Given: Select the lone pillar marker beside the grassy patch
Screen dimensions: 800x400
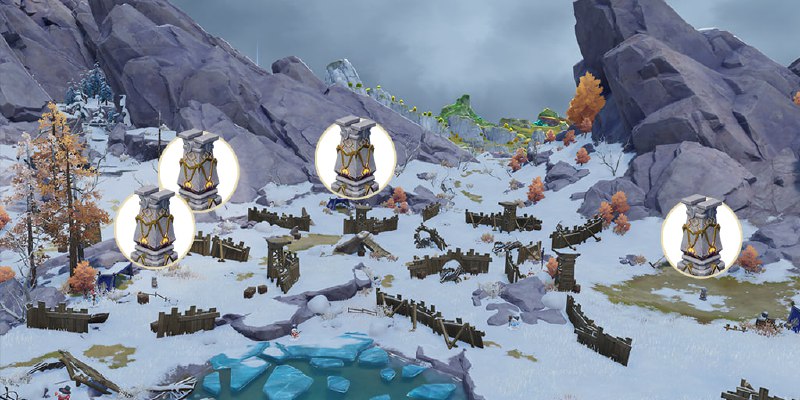Looking at the screenshot, I should click(x=701, y=236).
